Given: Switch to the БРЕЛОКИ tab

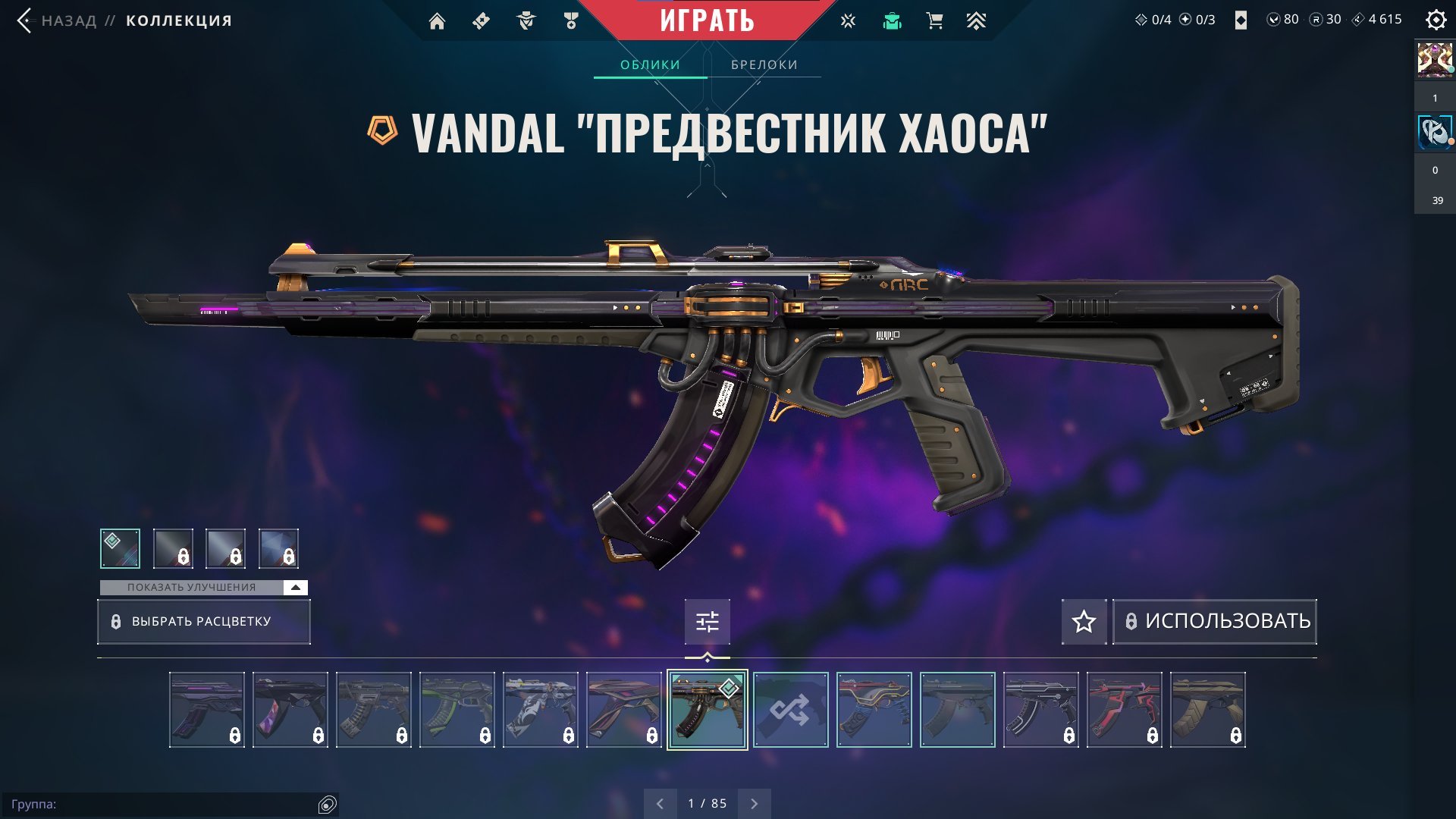Looking at the screenshot, I should (x=763, y=64).
